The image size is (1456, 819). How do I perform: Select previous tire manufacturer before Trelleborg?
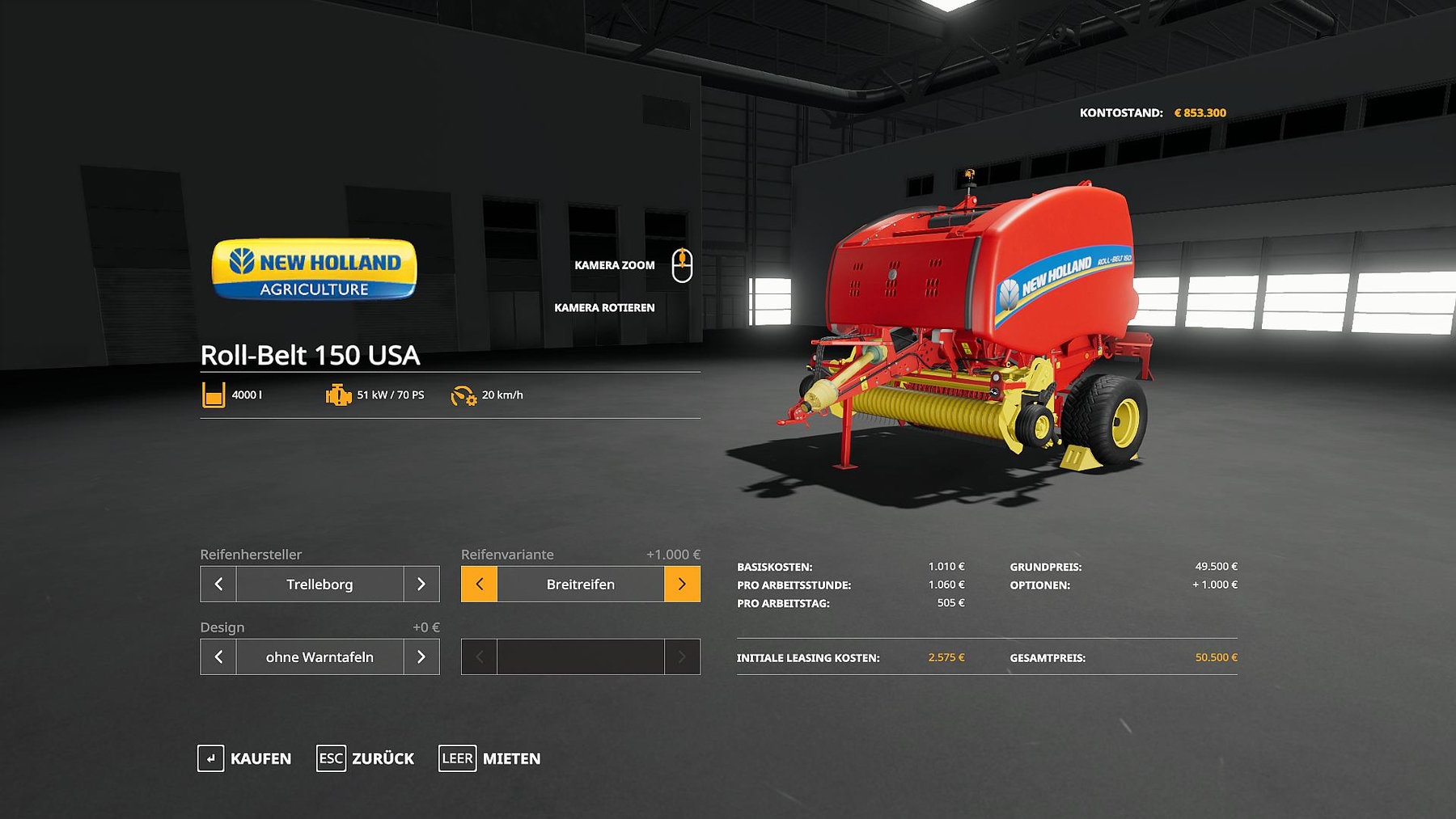click(218, 584)
